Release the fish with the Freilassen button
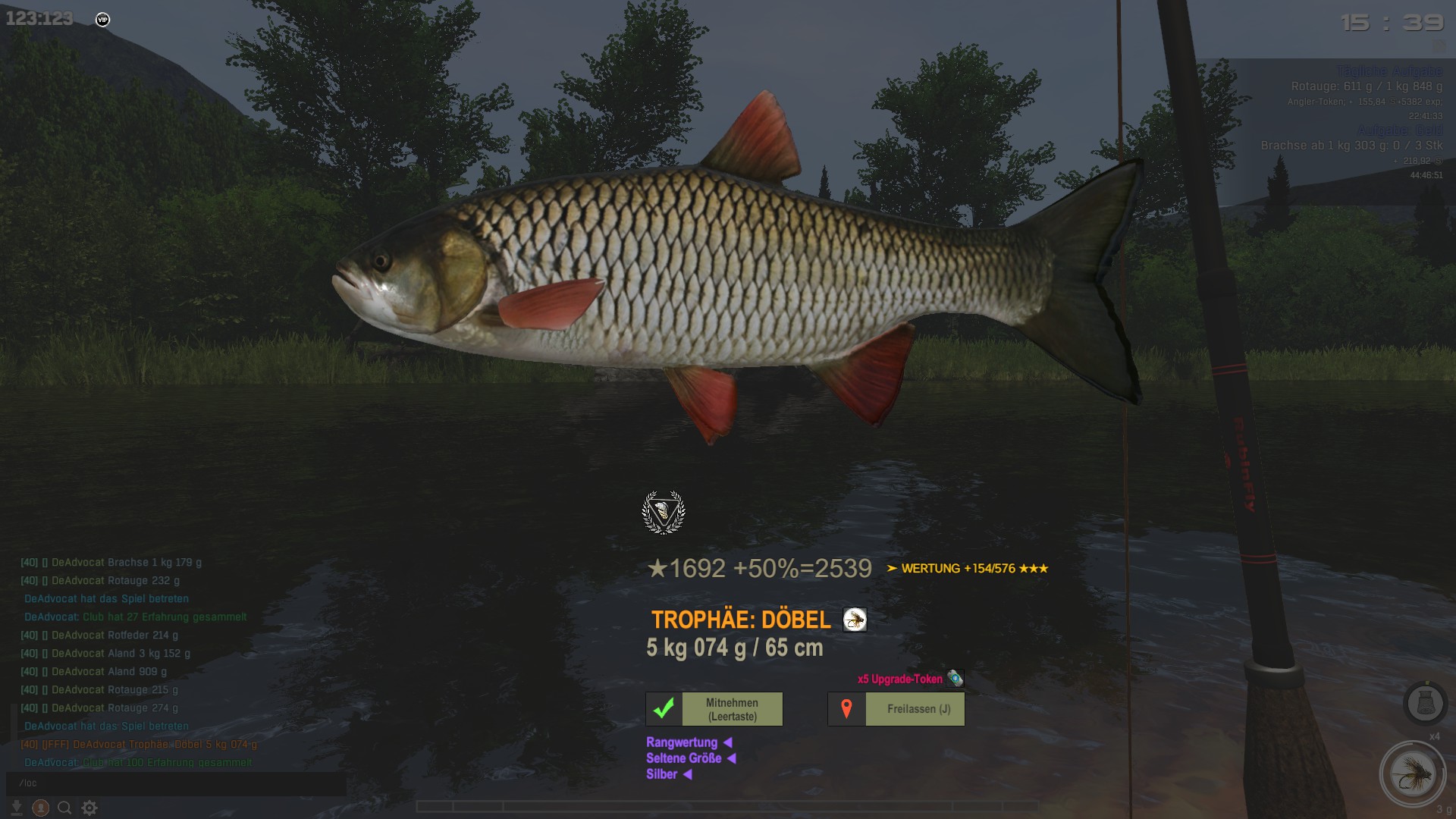This screenshot has height=819, width=1456. tap(896, 709)
